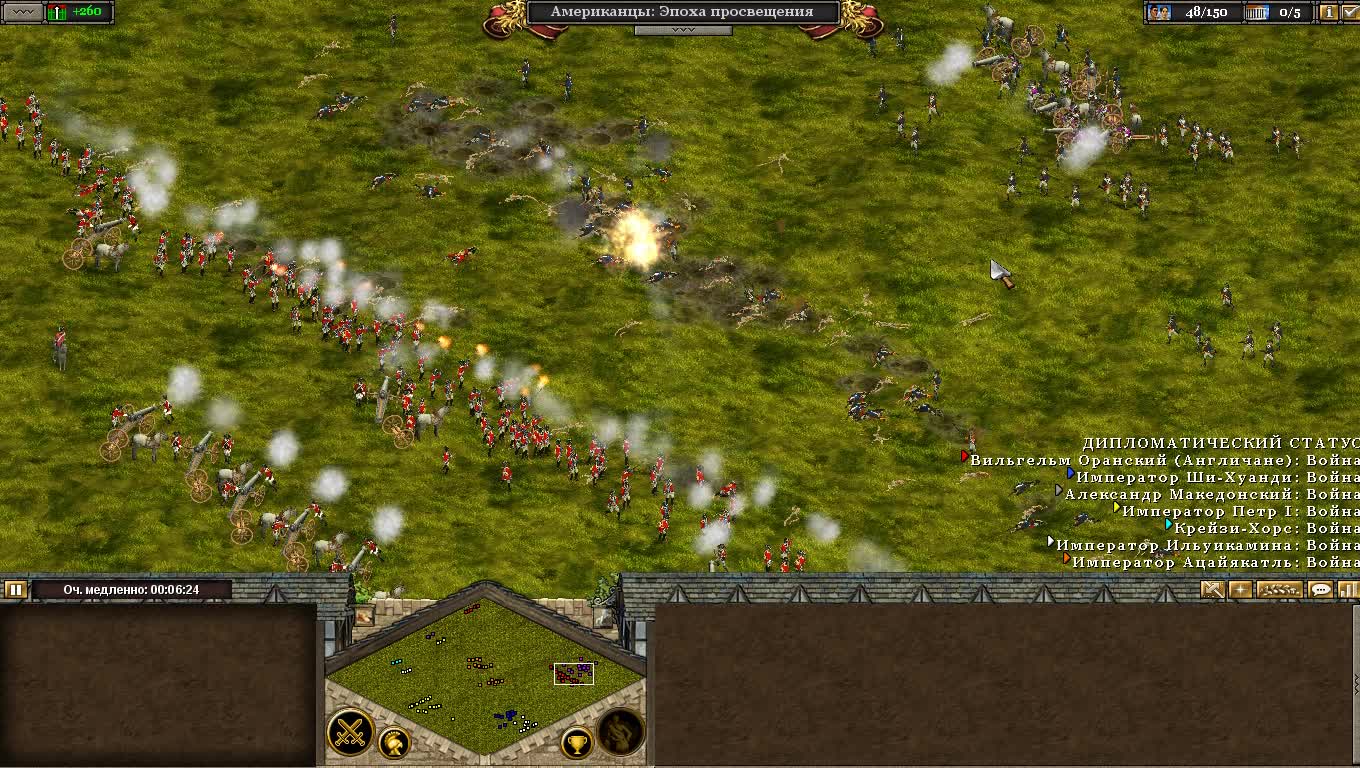This screenshot has height=768, width=1360.
Task: Select the crossed swords button
Action: coord(350,733)
